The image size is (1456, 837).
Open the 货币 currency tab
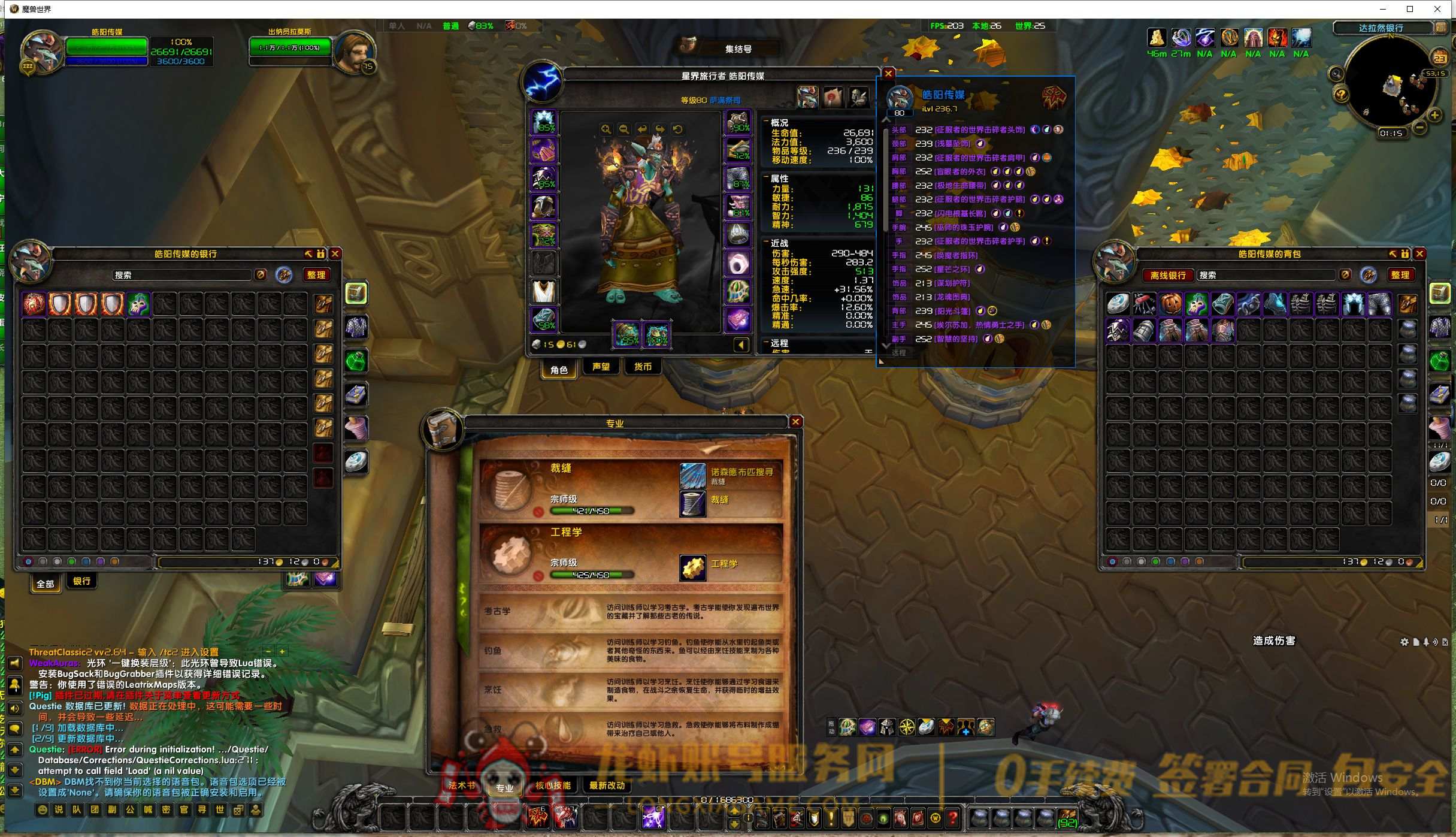(643, 367)
